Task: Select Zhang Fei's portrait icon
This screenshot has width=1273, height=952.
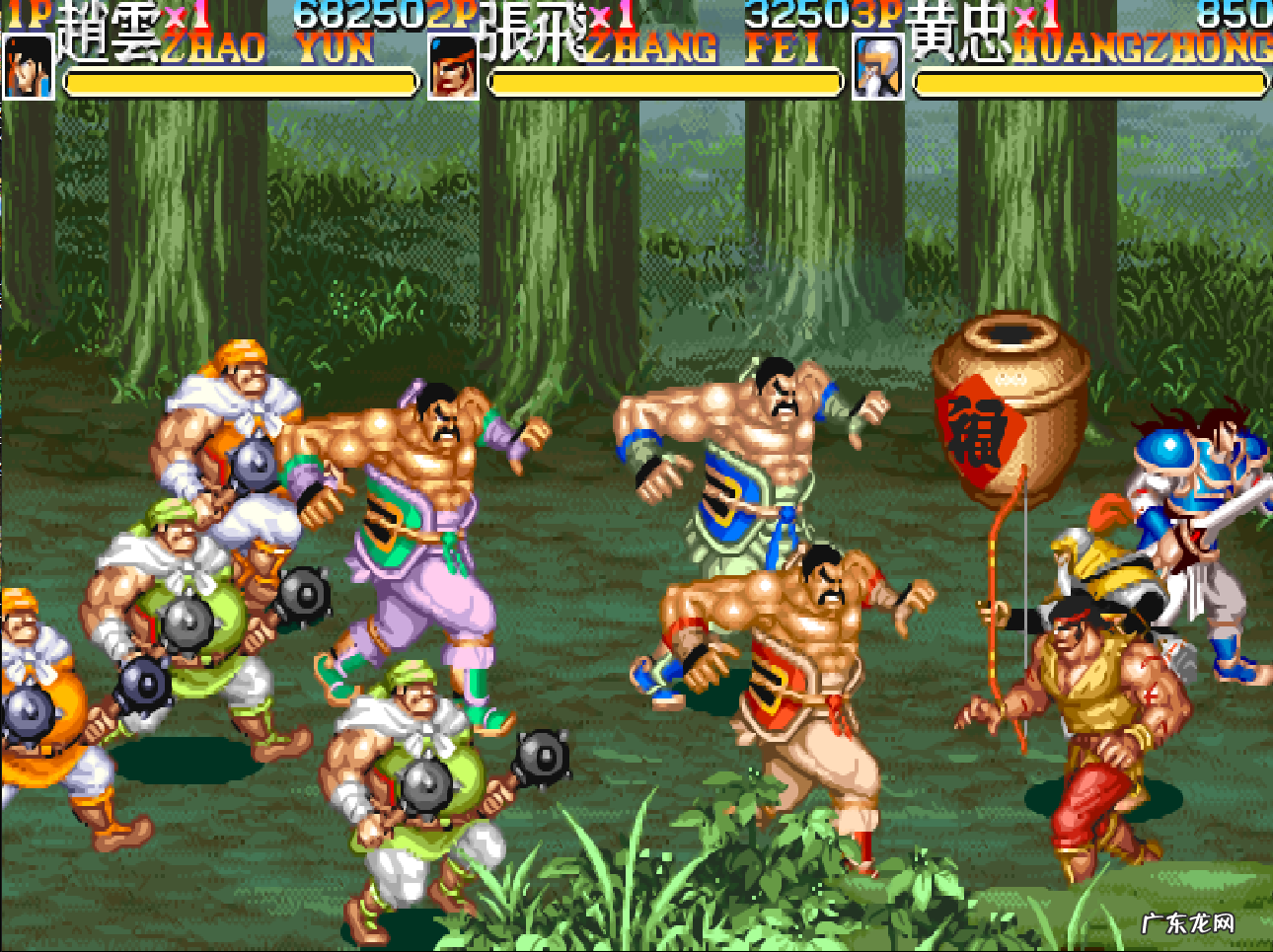Action: 454,67
